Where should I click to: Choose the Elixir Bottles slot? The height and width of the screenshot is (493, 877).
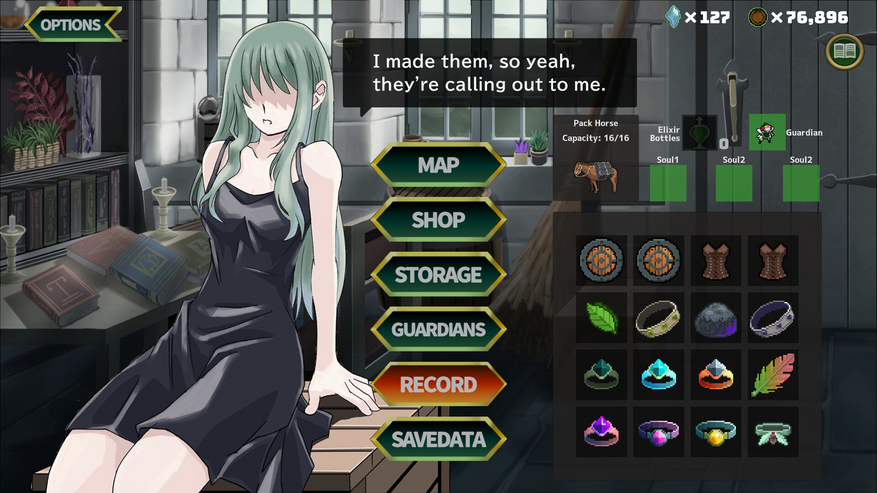700,133
